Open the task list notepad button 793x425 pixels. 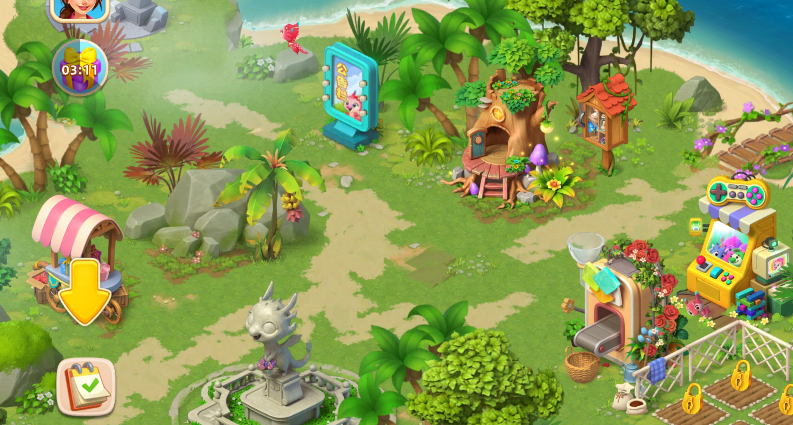[85, 386]
